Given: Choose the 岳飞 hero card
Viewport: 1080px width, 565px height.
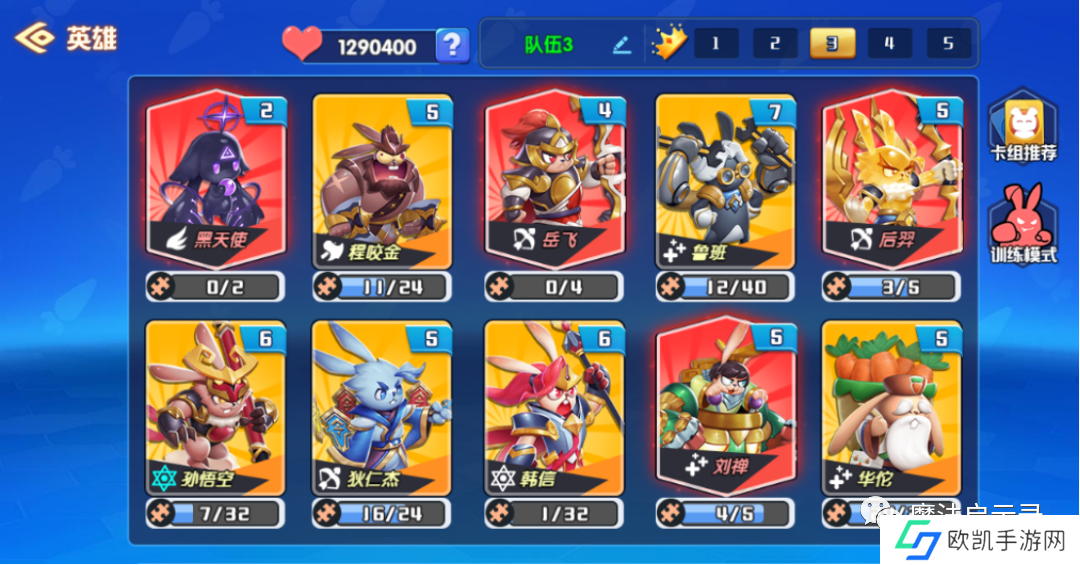Looking at the screenshot, I should pyautogui.click(x=554, y=178).
